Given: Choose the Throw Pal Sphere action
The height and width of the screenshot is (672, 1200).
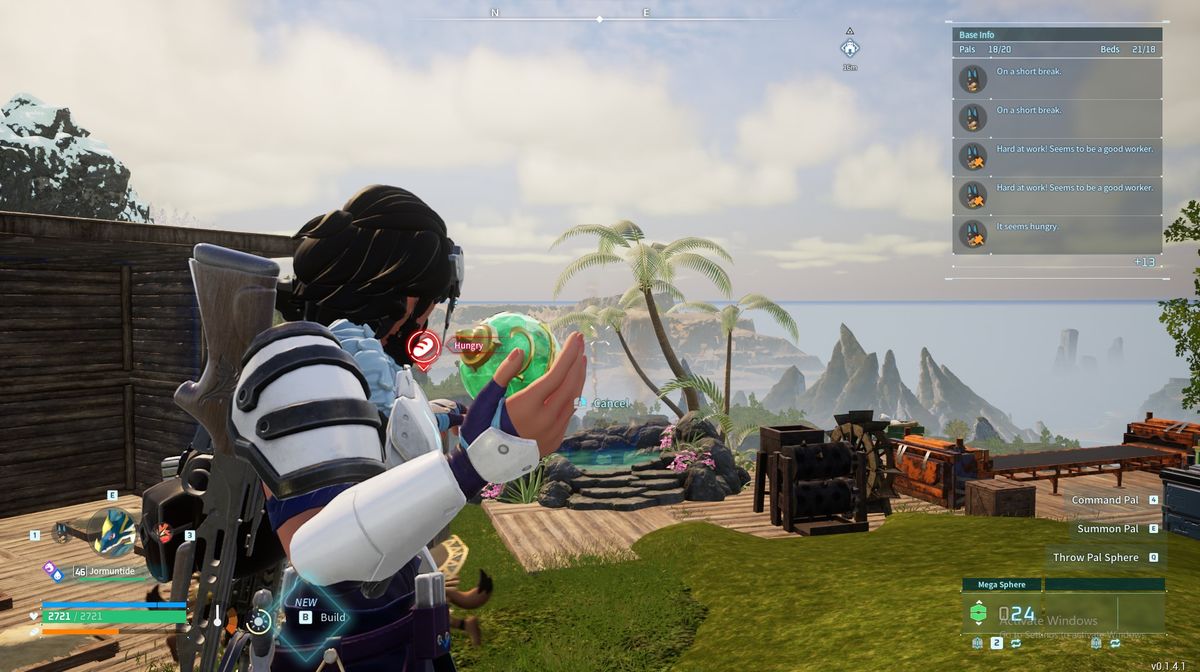Looking at the screenshot, I should click(x=1096, y=557).
